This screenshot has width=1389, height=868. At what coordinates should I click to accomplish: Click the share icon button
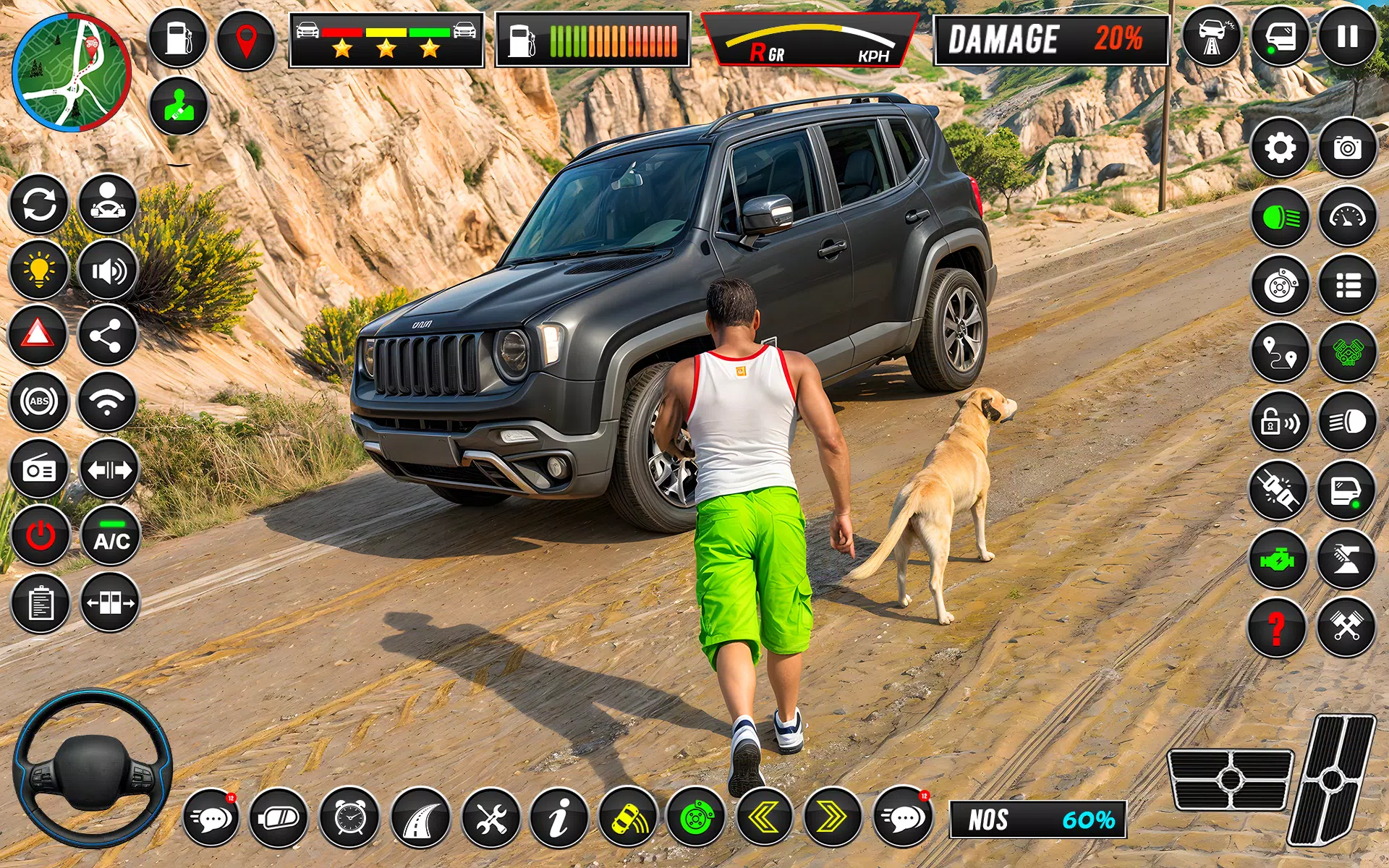pos(108,335)
